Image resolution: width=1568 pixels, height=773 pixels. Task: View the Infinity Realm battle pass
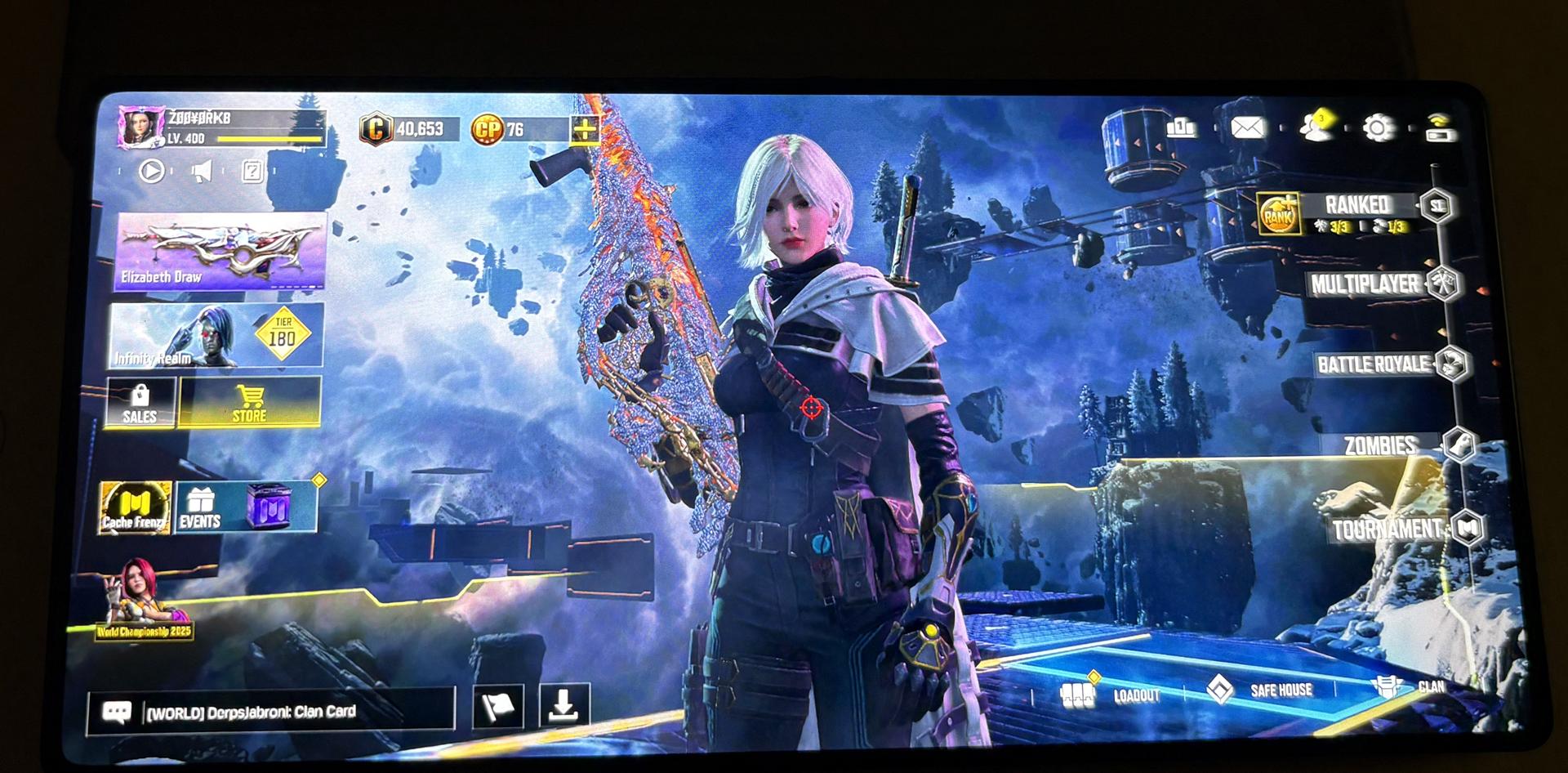pos(216,335)
